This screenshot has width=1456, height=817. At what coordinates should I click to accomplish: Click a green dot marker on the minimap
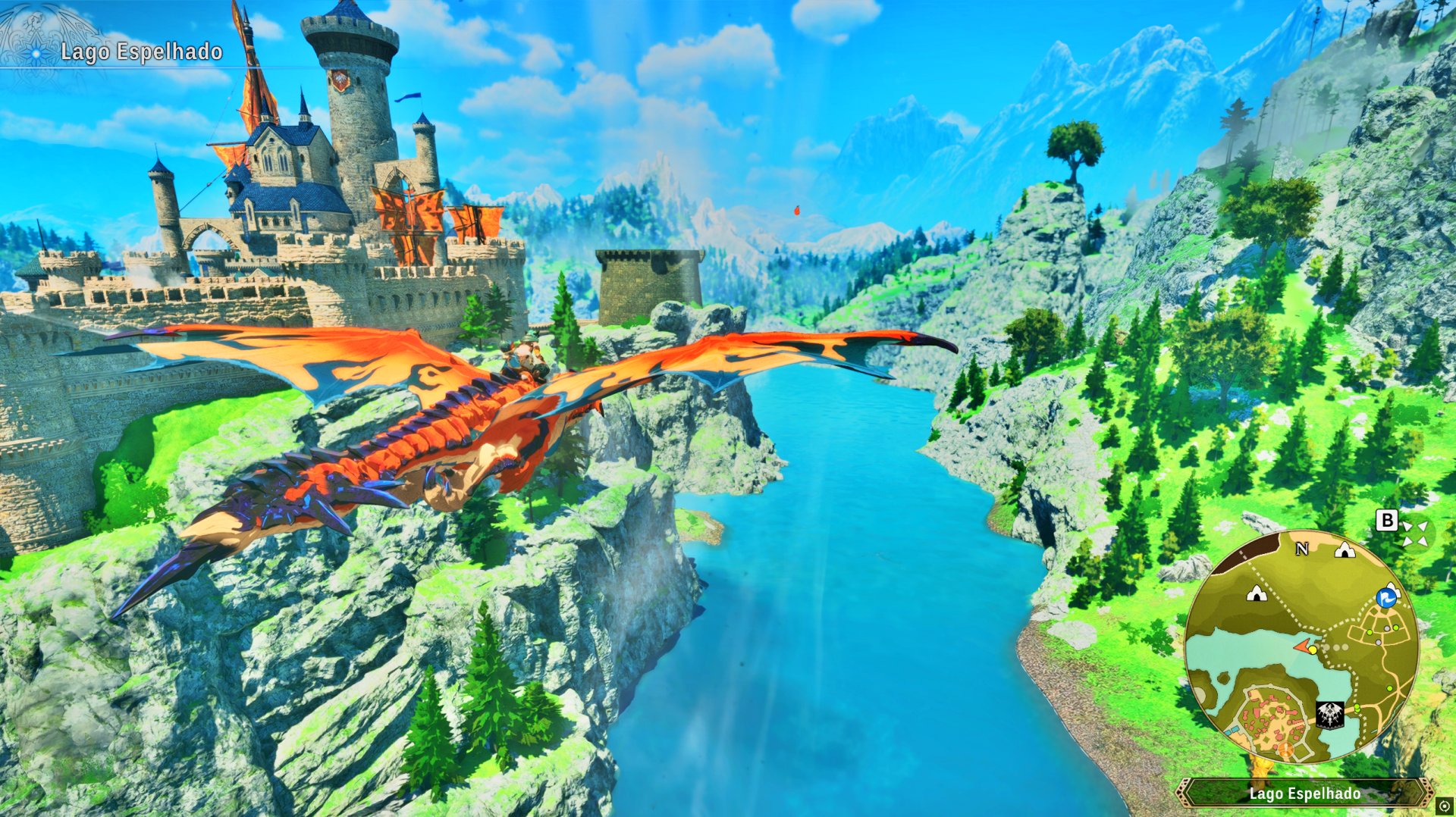click(1395, 628)
